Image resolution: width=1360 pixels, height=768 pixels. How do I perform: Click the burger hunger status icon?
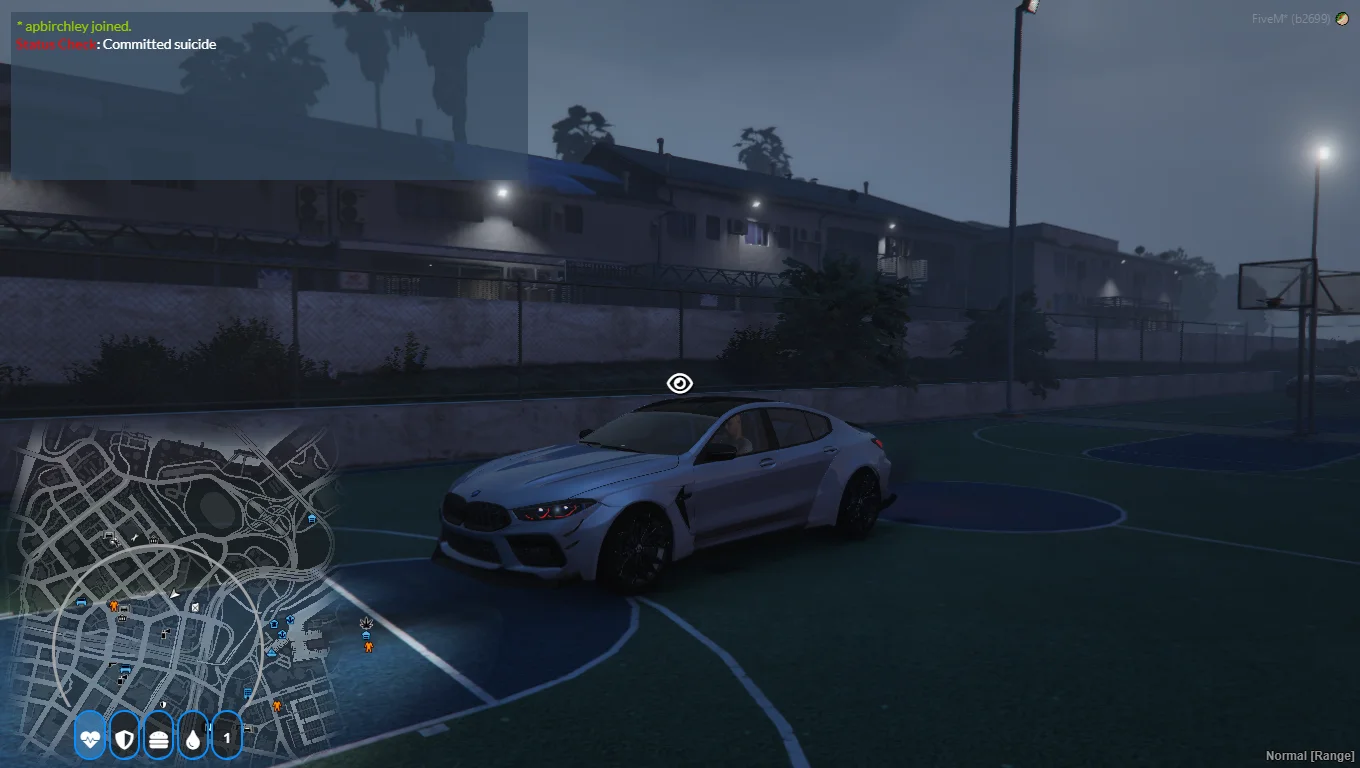(158, 738)
